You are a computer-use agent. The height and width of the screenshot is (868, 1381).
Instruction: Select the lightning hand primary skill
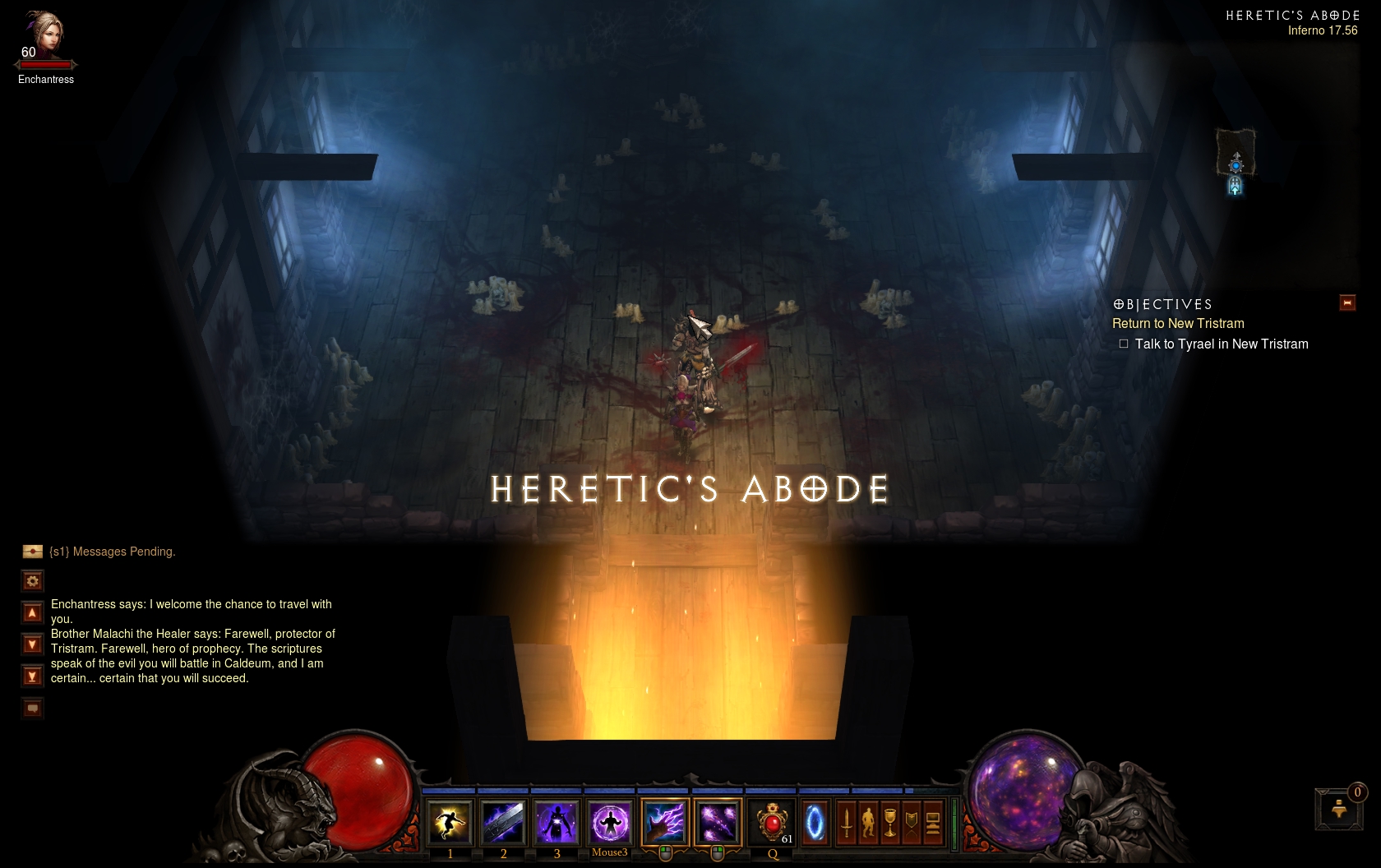(665, 823)
